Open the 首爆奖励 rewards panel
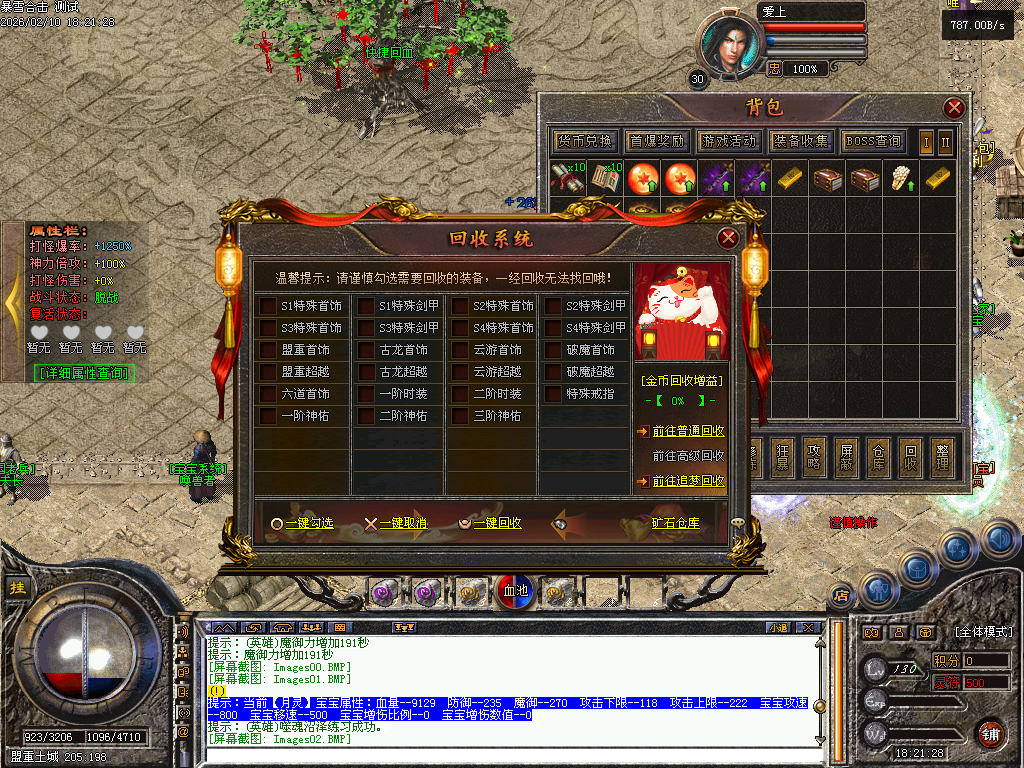Image resolution: width=1024 pixels, height=768 pixels. tap(657, 141)
